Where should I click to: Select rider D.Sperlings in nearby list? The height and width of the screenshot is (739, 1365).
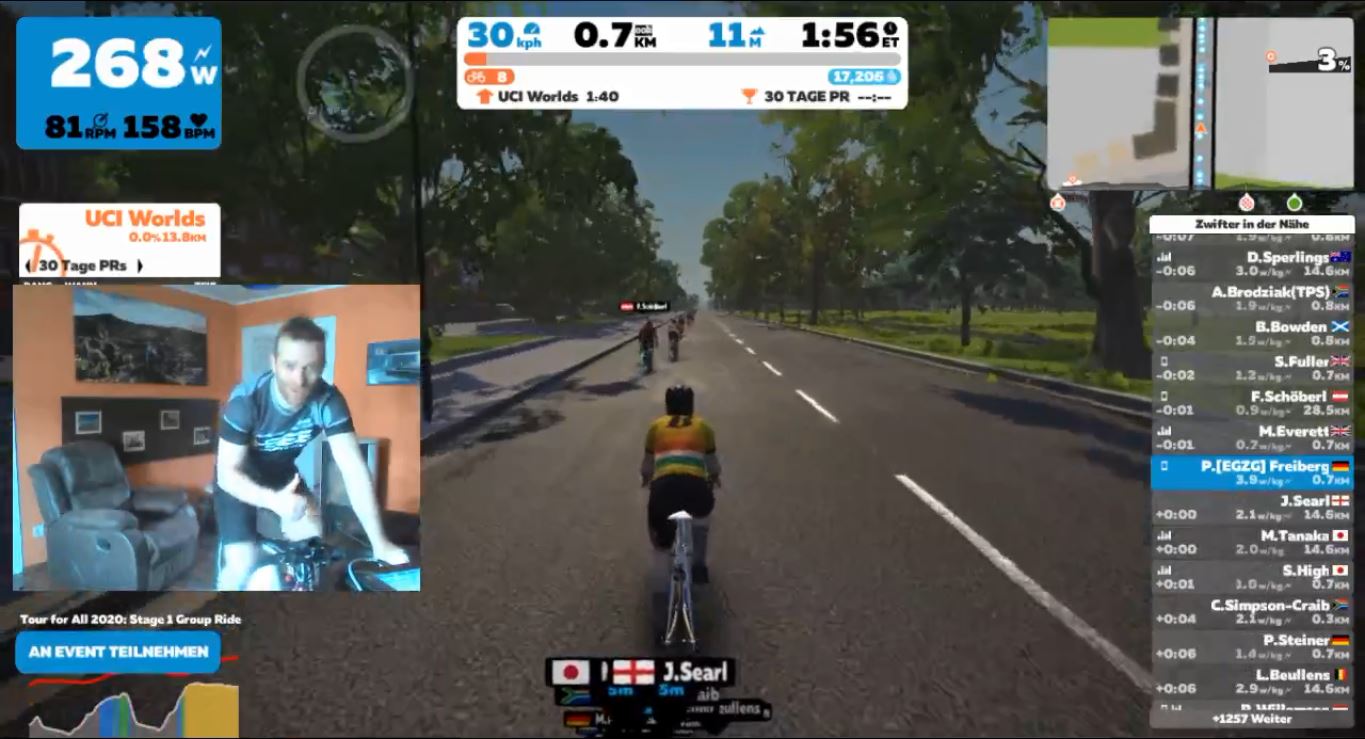click(x=1252, y=264)
